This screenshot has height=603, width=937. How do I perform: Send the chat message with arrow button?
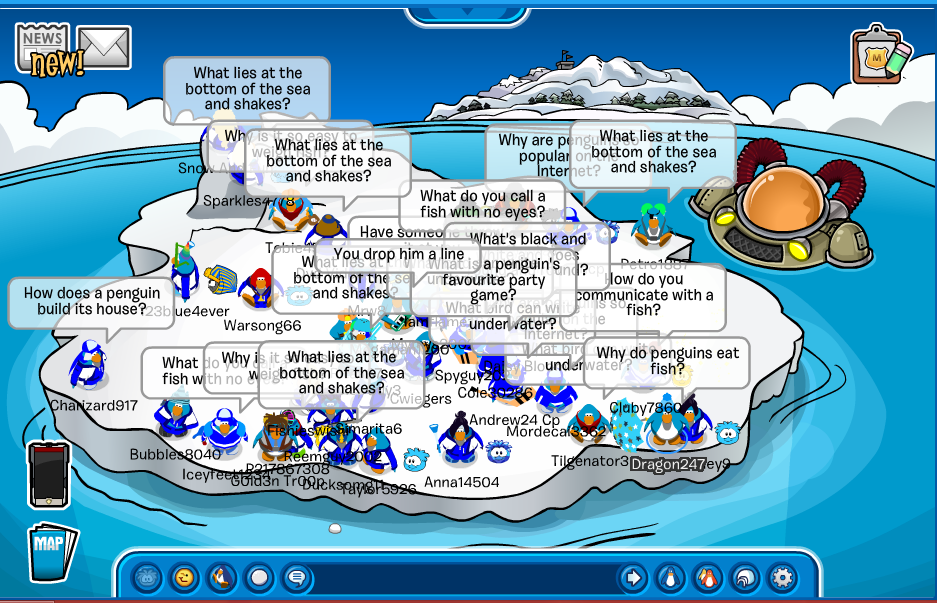(x=632, y=577)
